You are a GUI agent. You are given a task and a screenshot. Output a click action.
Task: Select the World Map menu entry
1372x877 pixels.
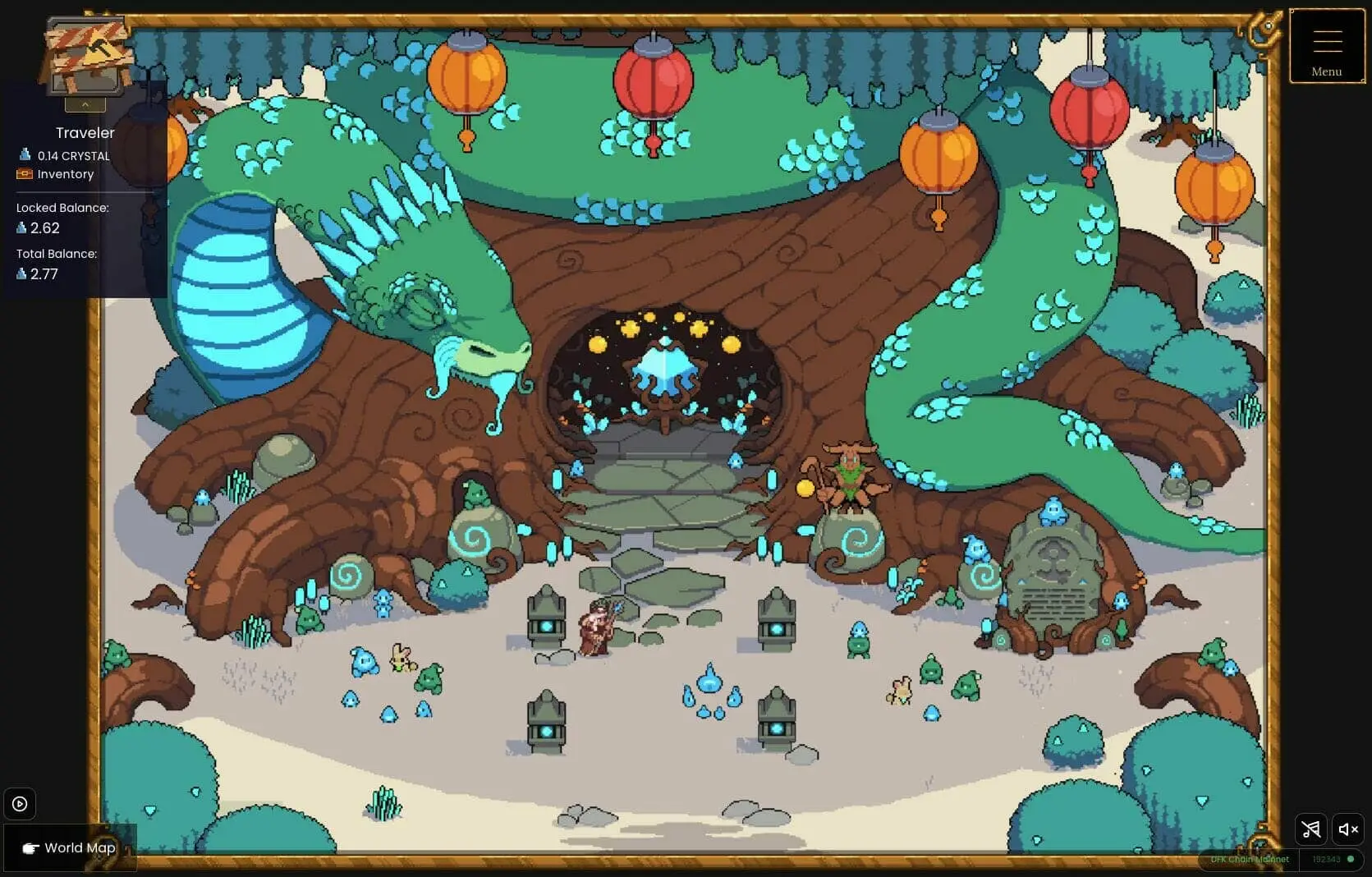pos(80,847)
